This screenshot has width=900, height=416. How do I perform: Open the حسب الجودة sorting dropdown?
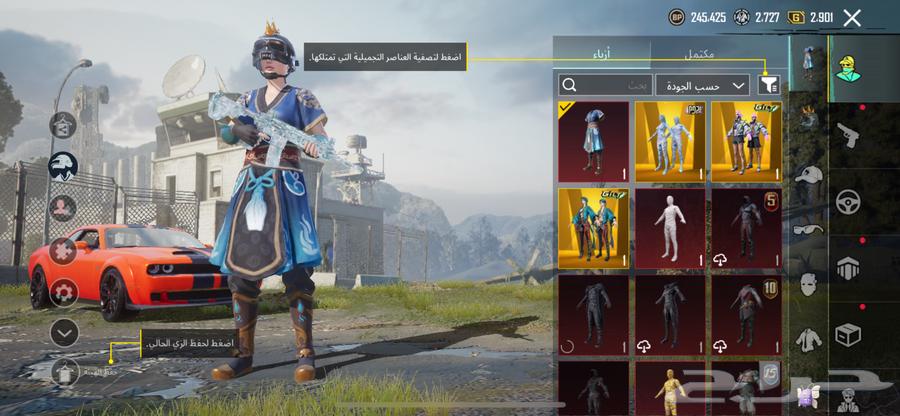point(702,85)
